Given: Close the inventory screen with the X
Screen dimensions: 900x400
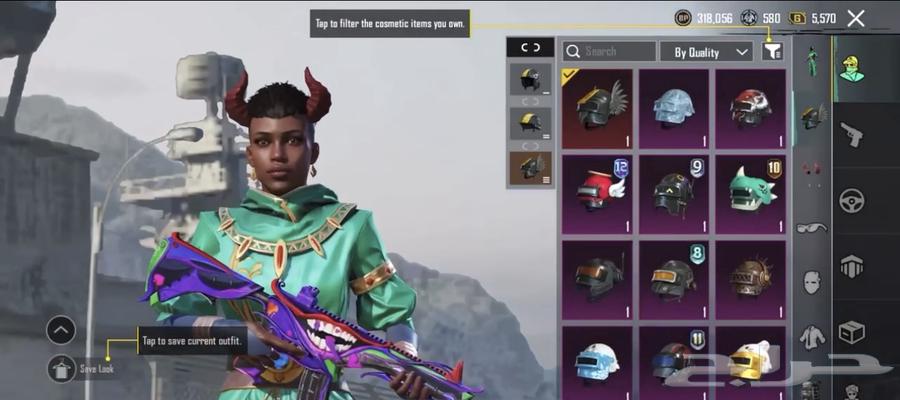Looking at the screenshot, I should click(856, 18).
